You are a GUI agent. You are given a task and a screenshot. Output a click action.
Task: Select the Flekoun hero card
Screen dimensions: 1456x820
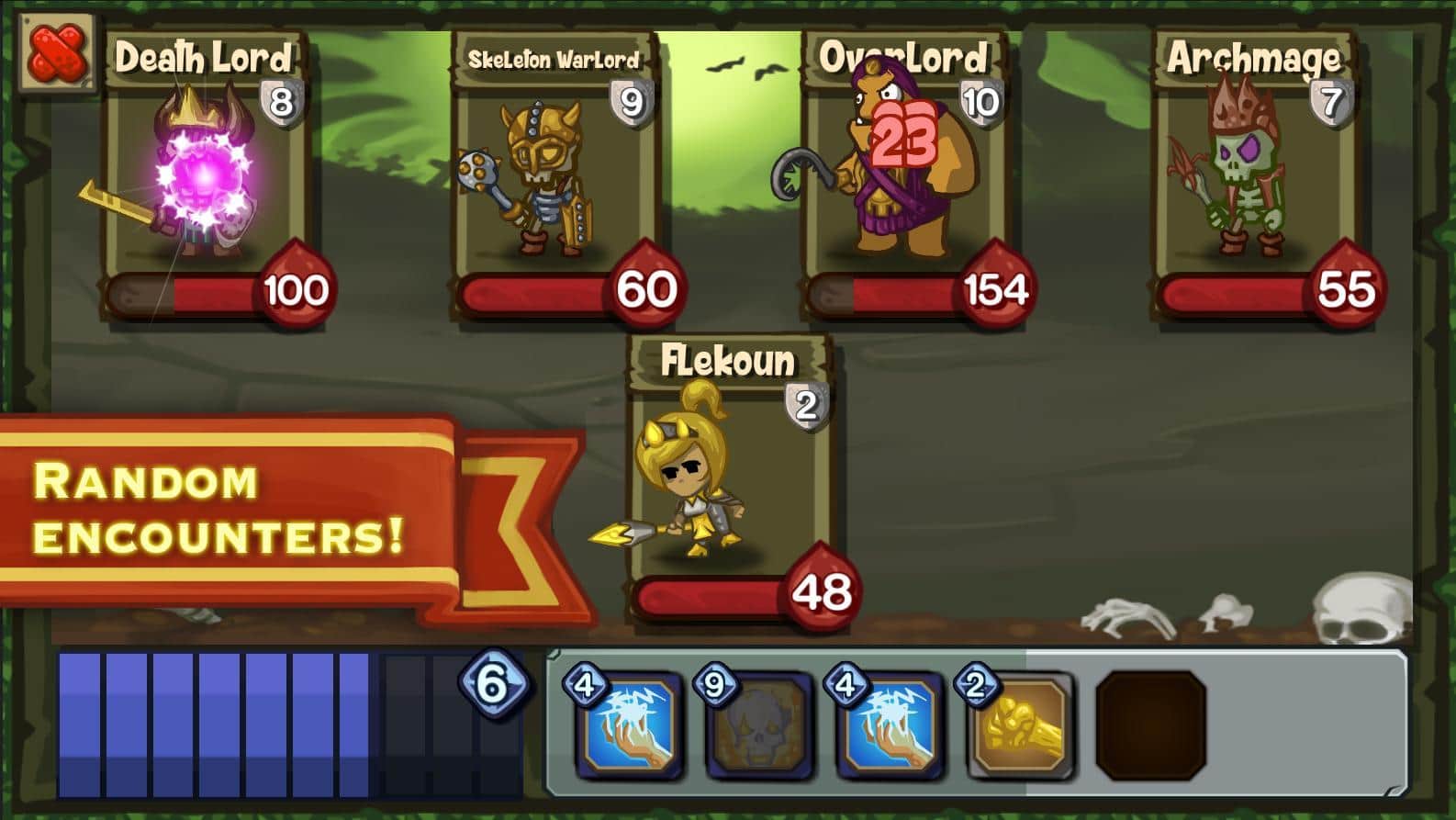tap(728, 477)
